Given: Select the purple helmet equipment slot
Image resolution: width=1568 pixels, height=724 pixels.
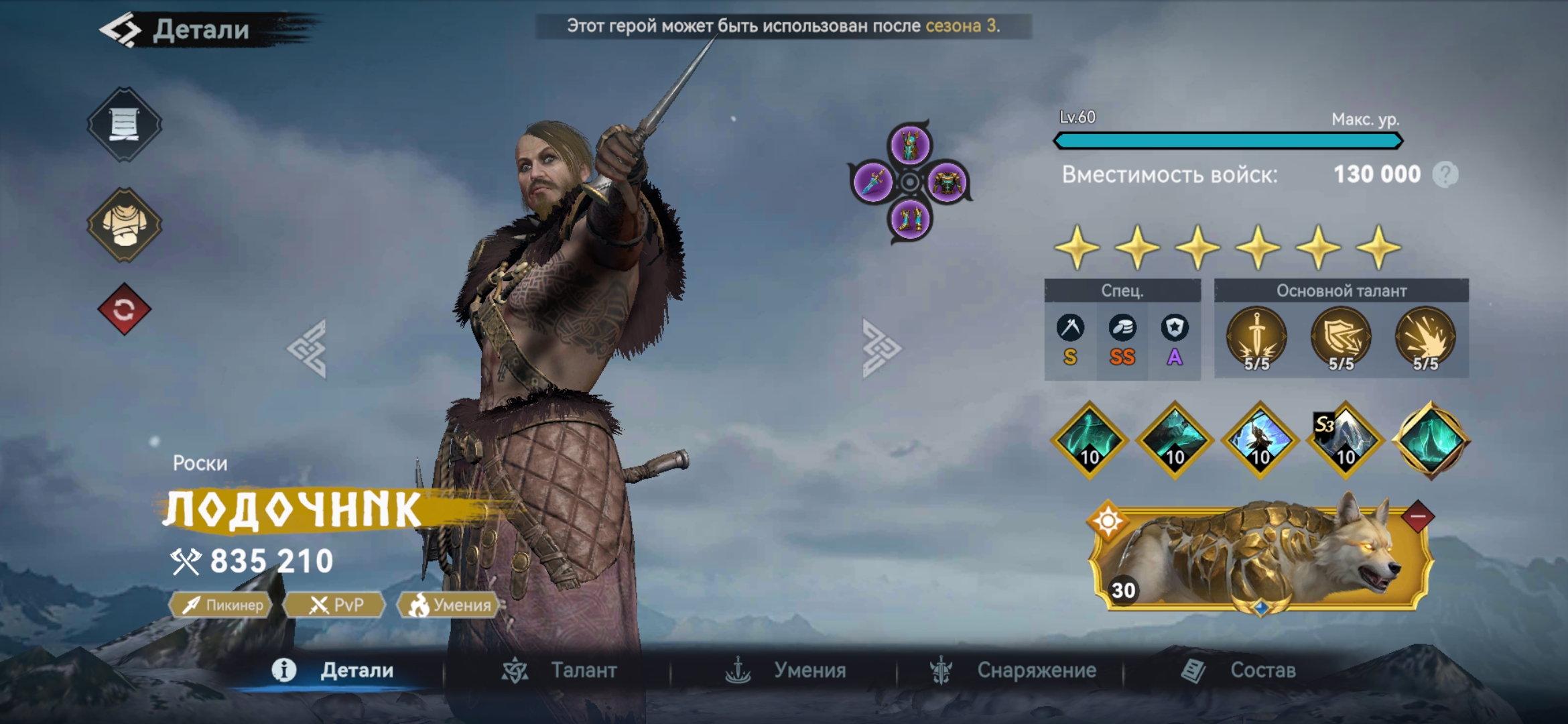Looking at the screenshot, I should 909,145.
